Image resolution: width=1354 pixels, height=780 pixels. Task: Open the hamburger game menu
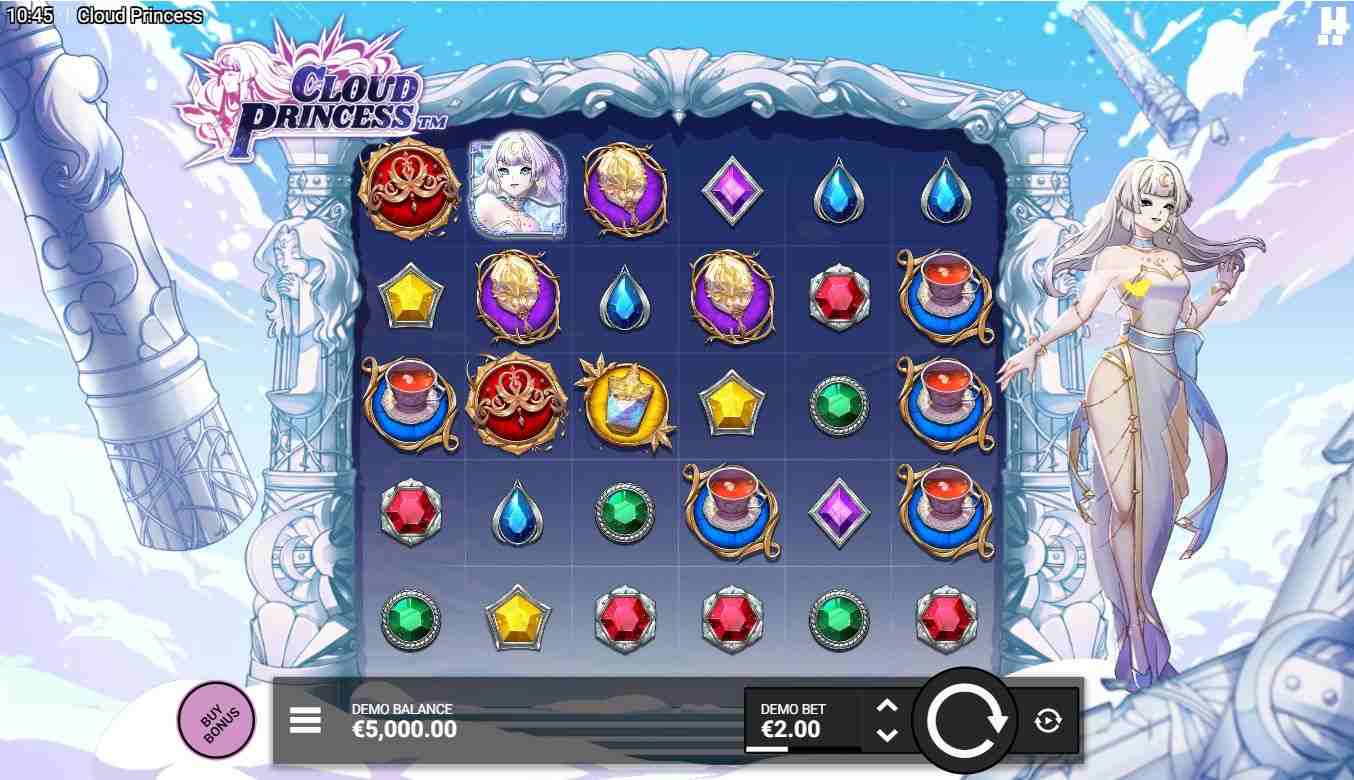click(305, 720)
